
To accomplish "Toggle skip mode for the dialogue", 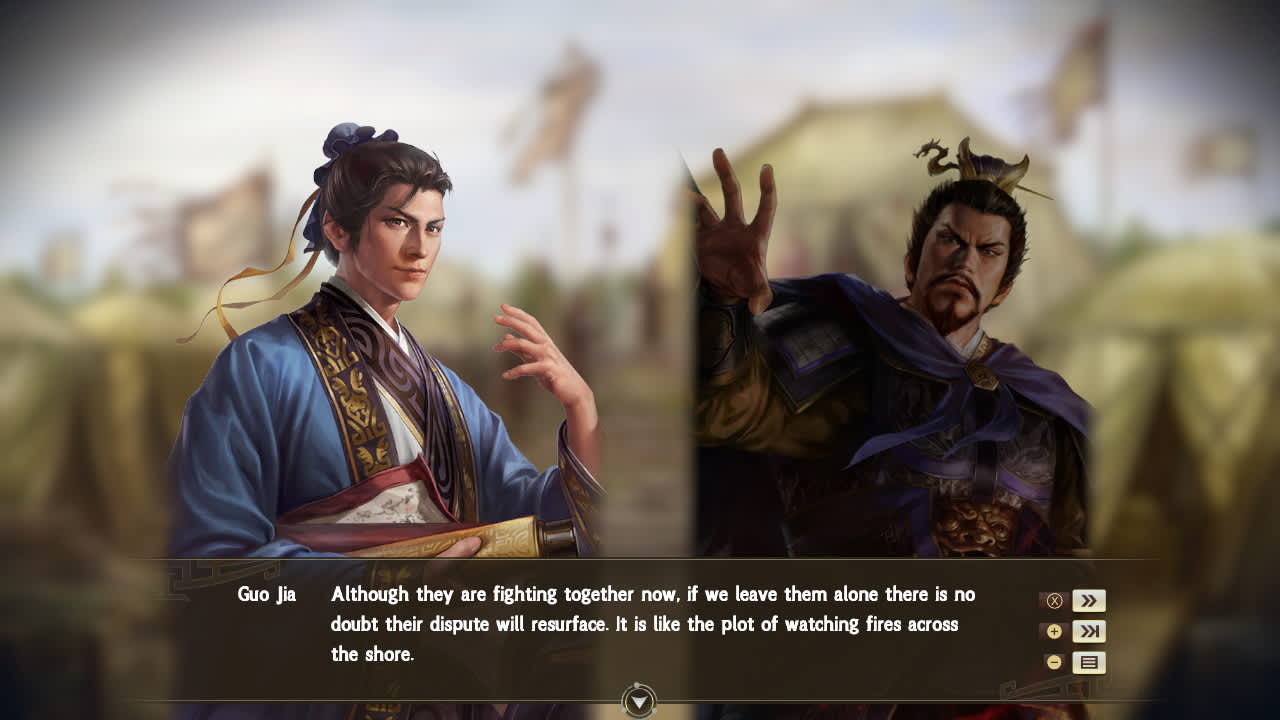I will tap(1090, 631).
